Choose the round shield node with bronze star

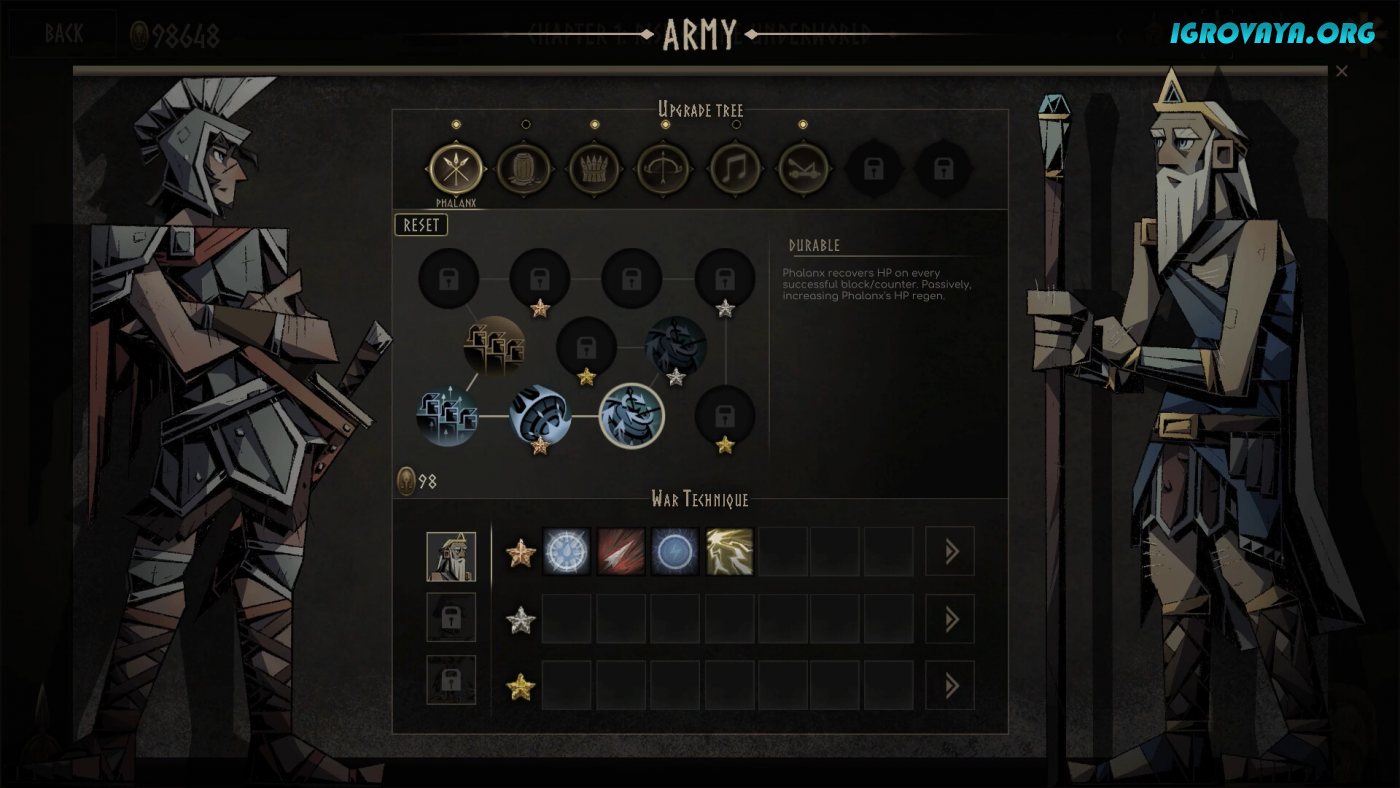tap(539, 415)
